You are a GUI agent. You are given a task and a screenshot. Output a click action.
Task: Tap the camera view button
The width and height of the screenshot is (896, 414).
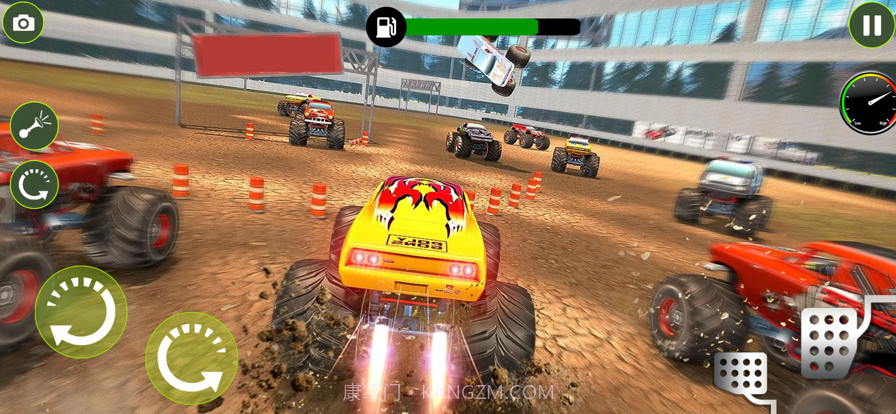(23, 23)
